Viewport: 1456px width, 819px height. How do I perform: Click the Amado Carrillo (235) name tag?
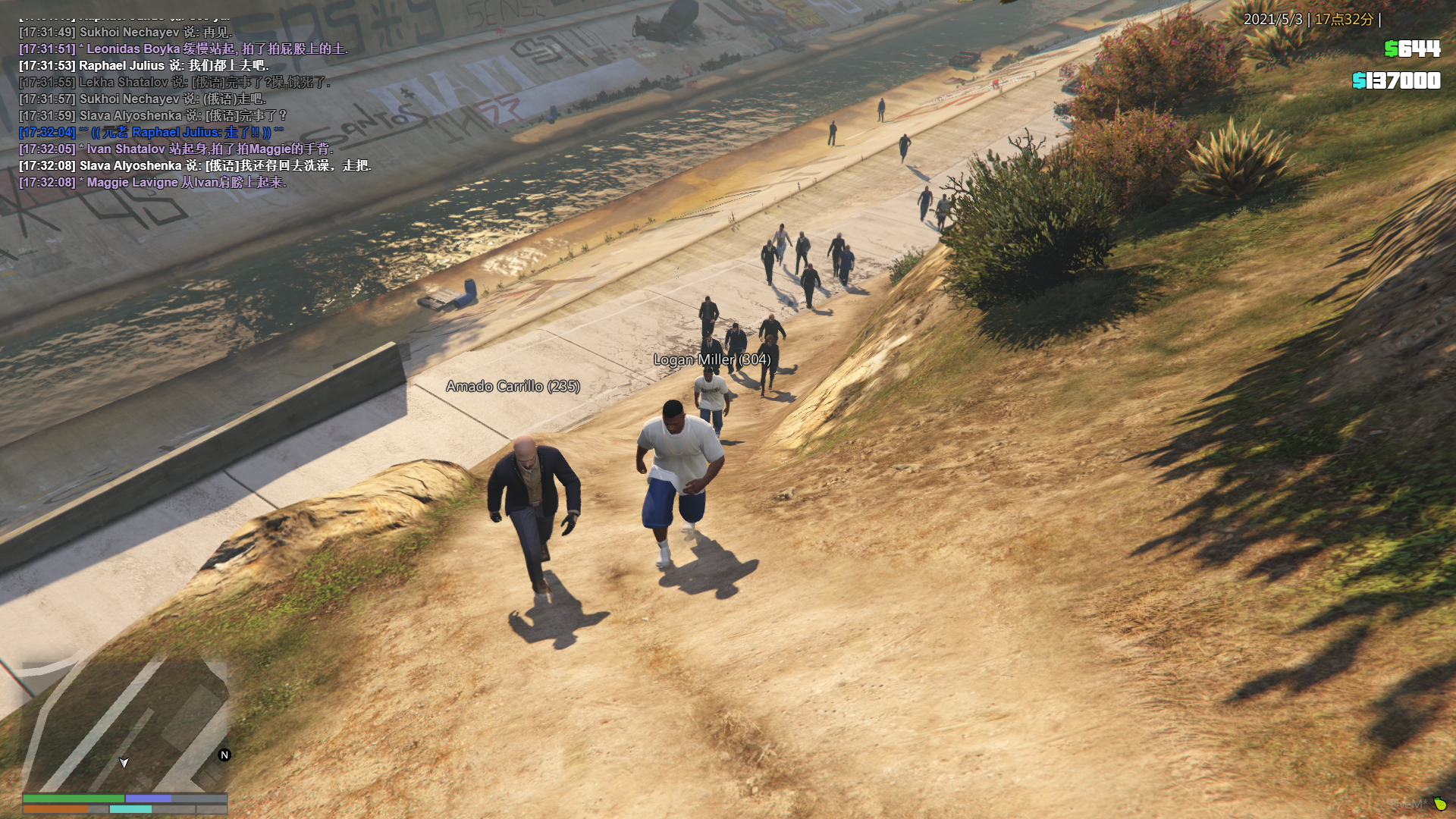[513, 386]
